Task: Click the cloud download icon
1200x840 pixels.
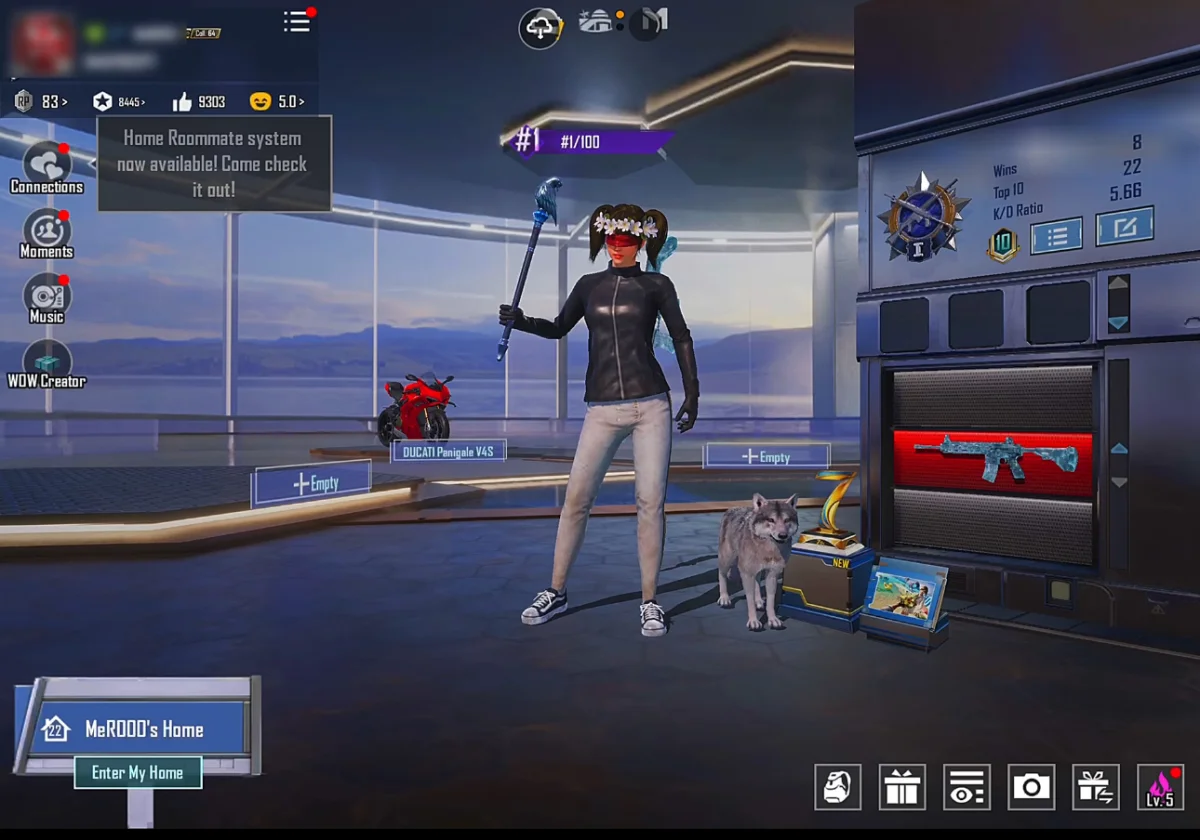Action: pyautogui.click(x=539, y=28)
